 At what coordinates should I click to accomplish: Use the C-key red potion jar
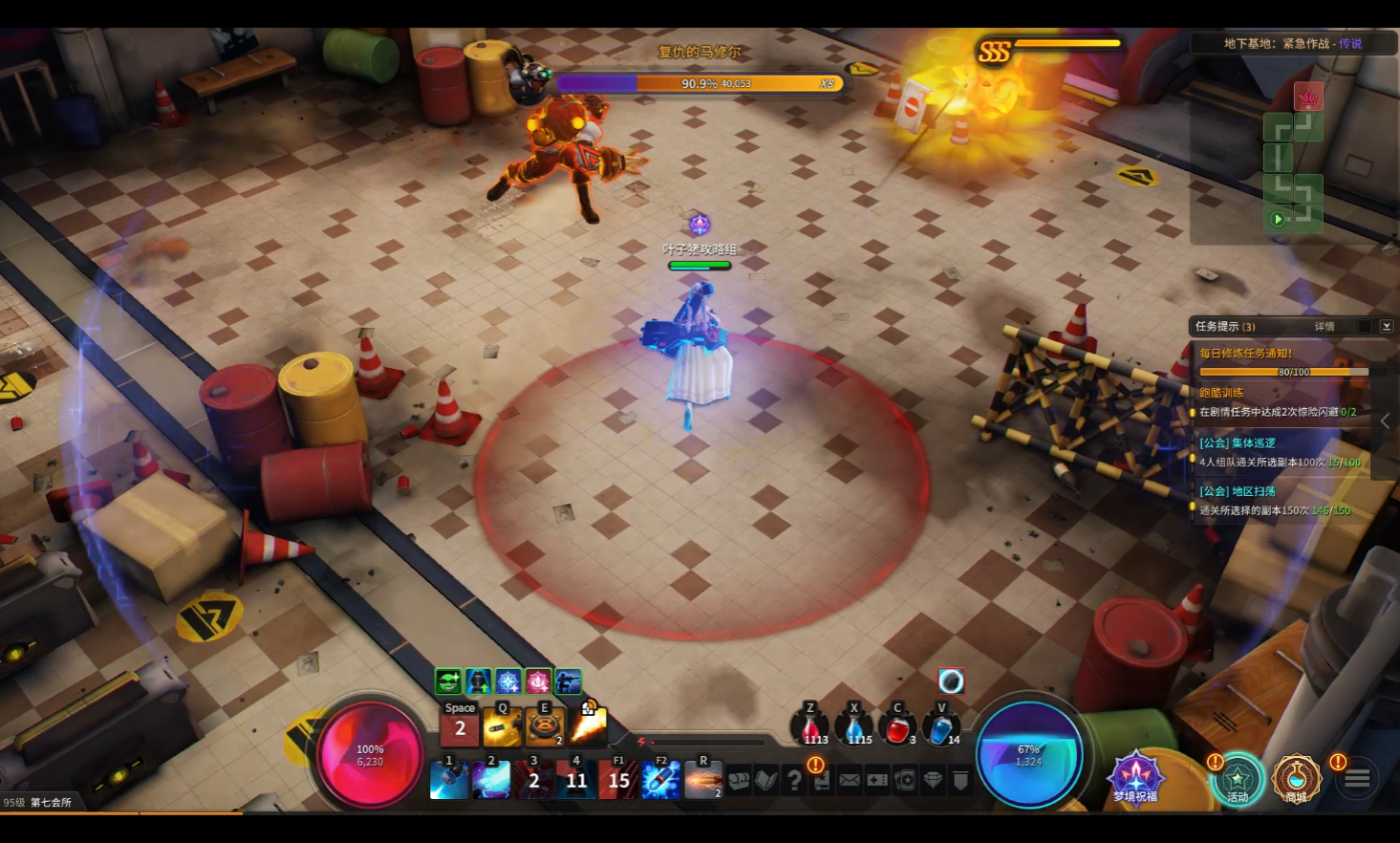click(x=897, y=728)
